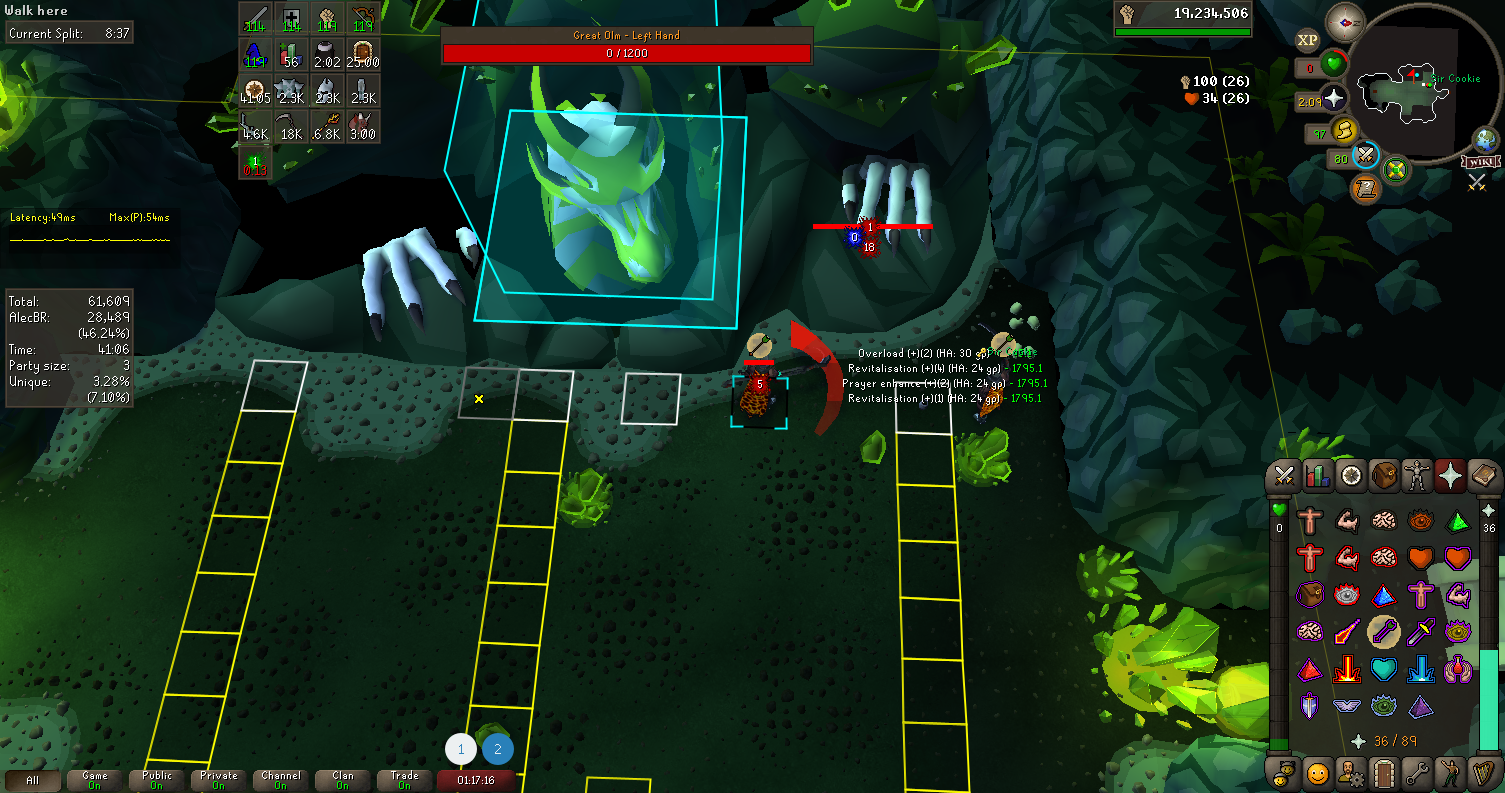
Task: Open the Quest List tab
Action: 1351,477
